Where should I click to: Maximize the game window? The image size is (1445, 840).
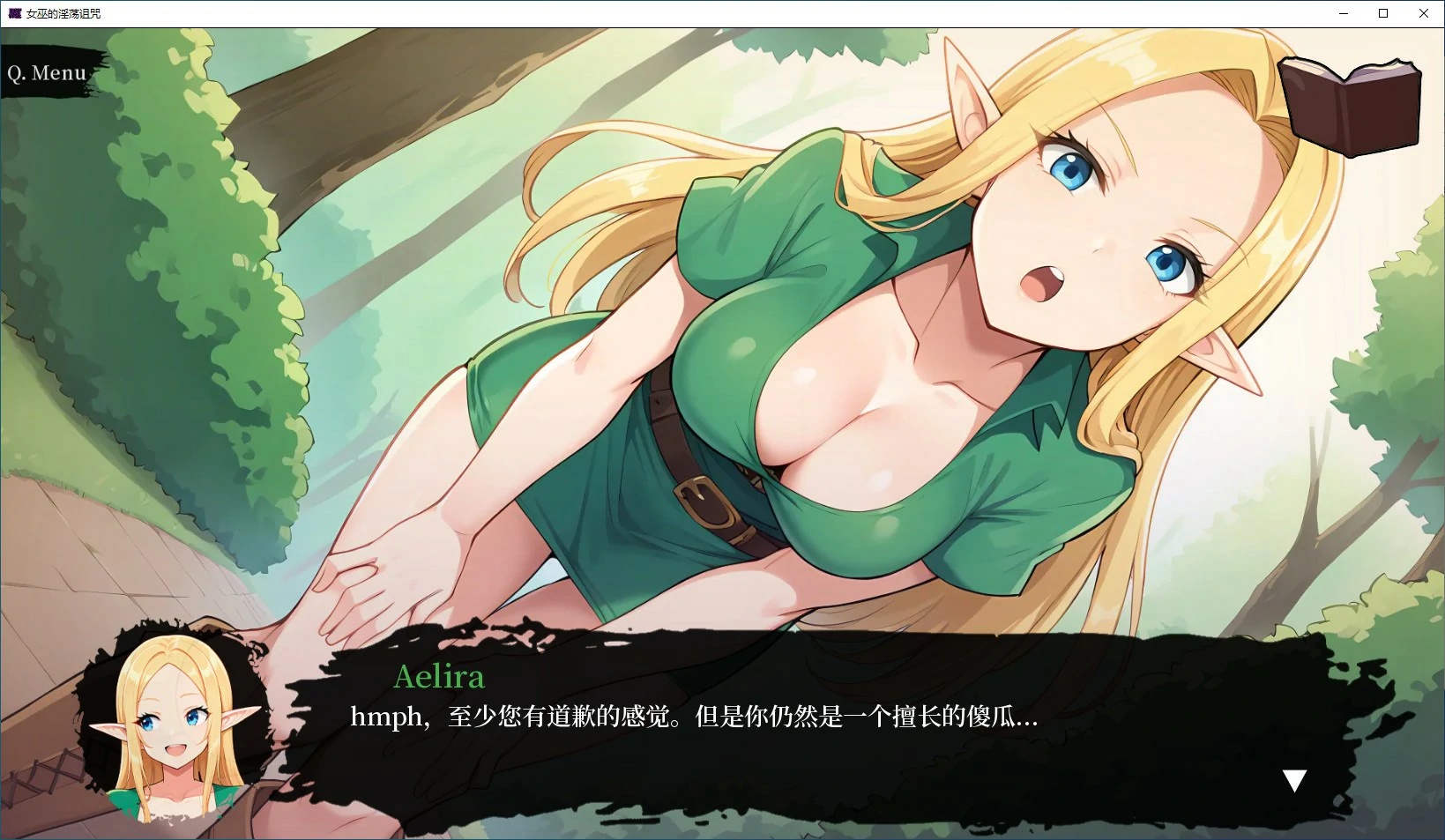click(1383, 13)
